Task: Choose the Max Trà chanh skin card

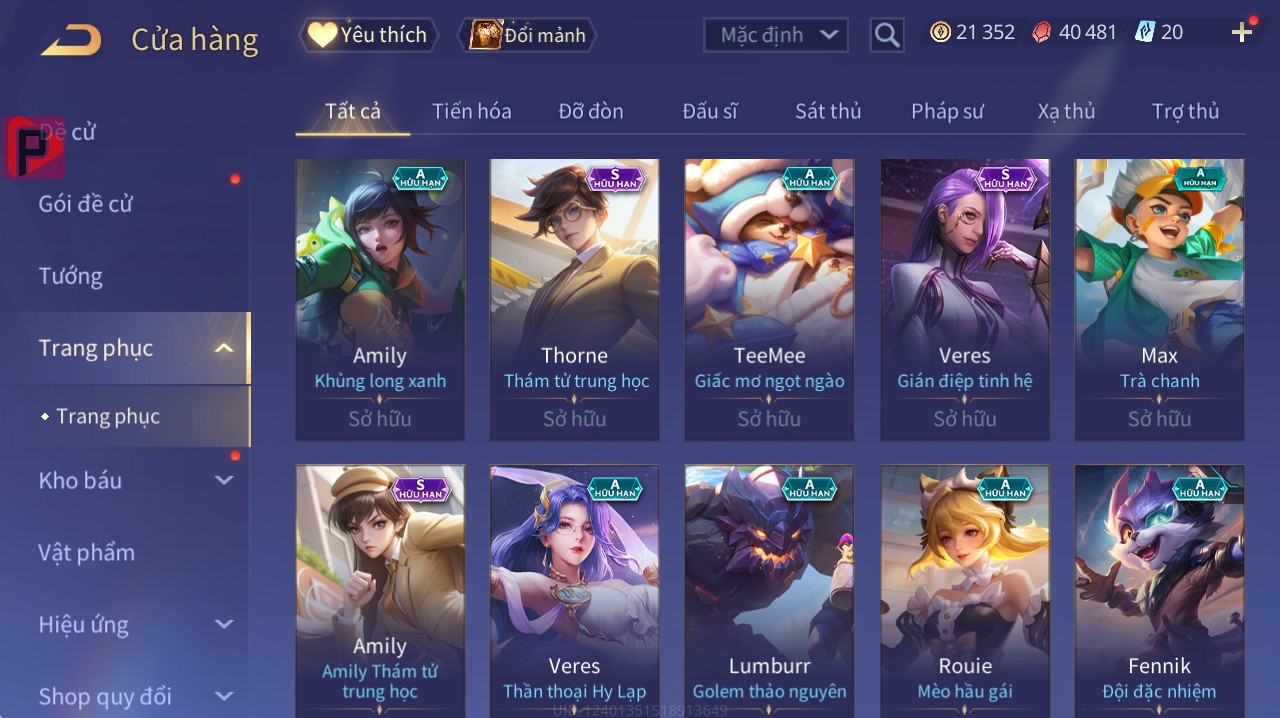Action: pos(1159,300)
